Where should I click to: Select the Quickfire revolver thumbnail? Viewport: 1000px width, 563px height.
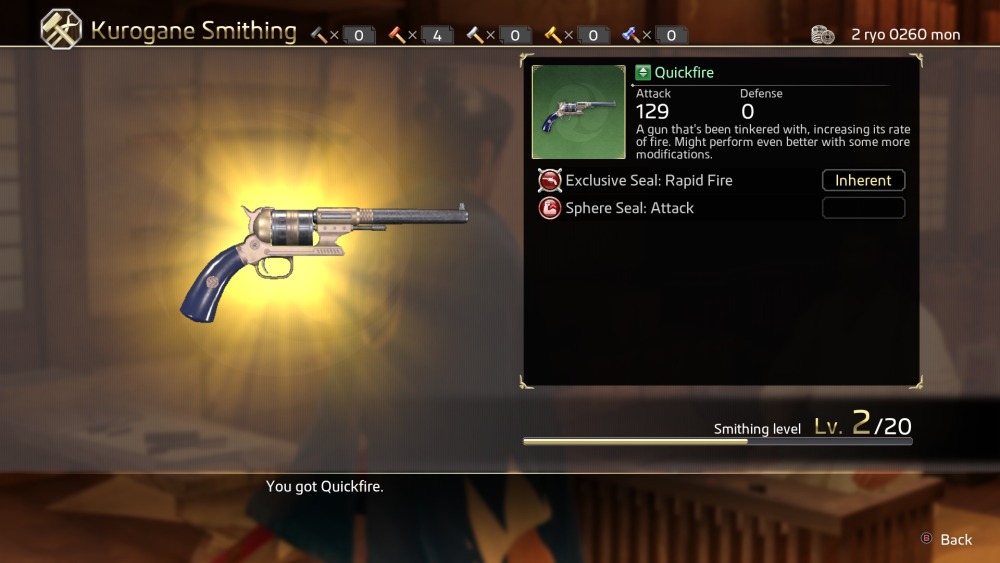click(579, 112)
